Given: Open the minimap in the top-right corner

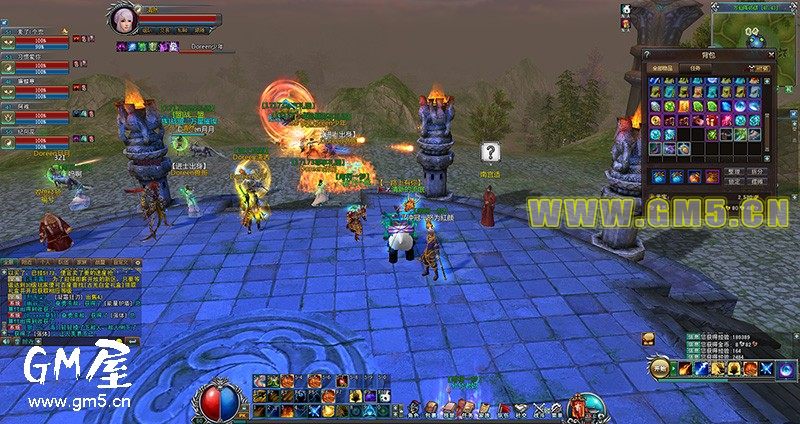Looking at the screenshot, I should (755, 28).
